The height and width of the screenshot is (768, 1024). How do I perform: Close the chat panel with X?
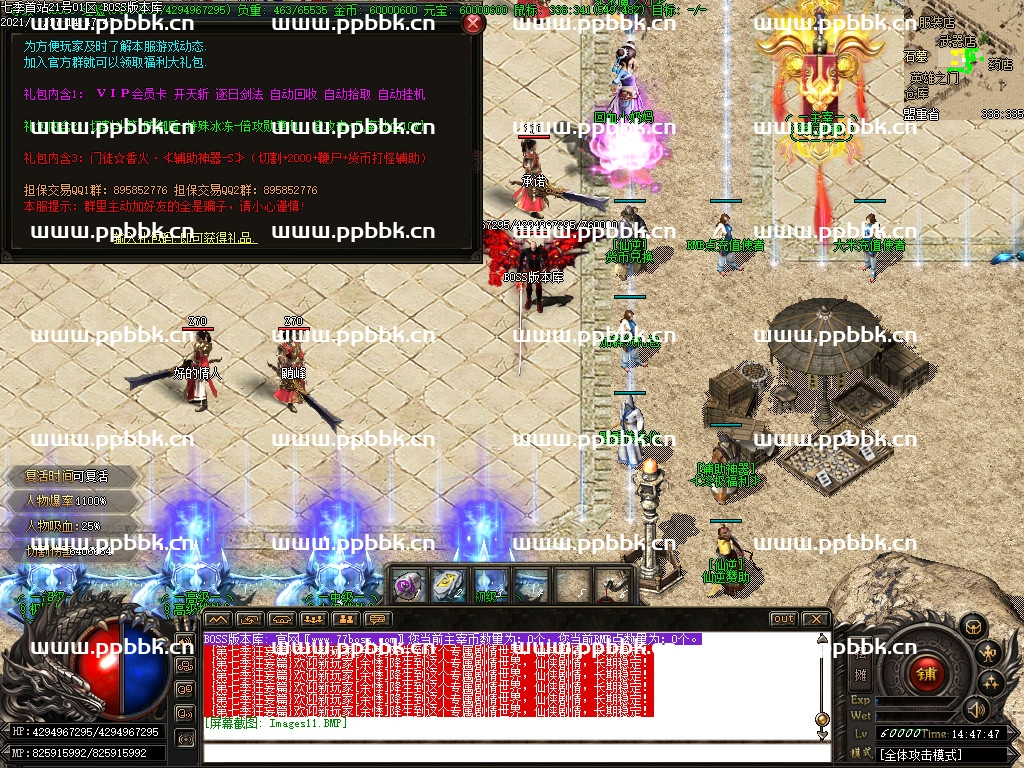click(x=815, y=619)
